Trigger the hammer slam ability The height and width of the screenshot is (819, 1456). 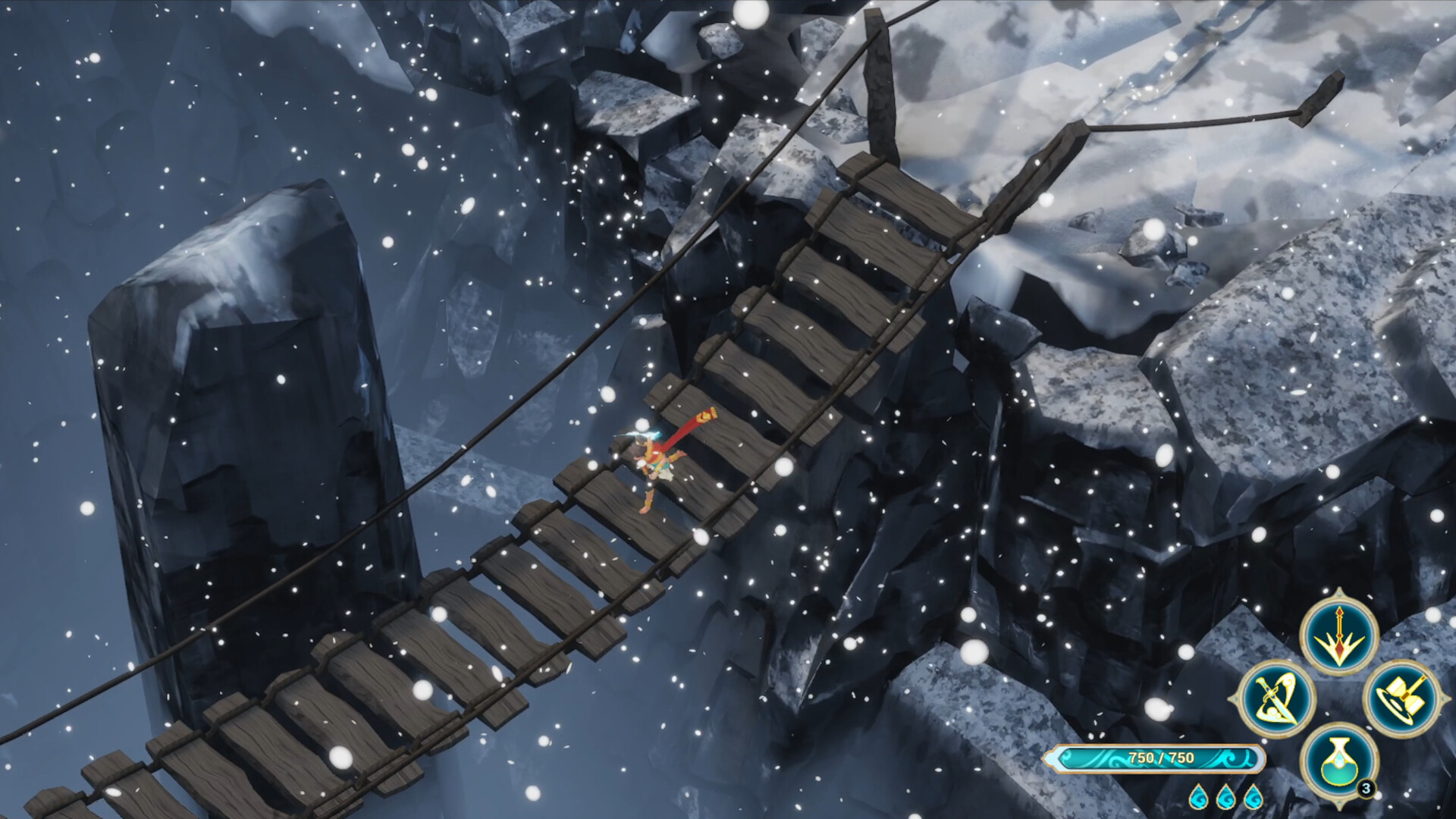coord(1401,698)
